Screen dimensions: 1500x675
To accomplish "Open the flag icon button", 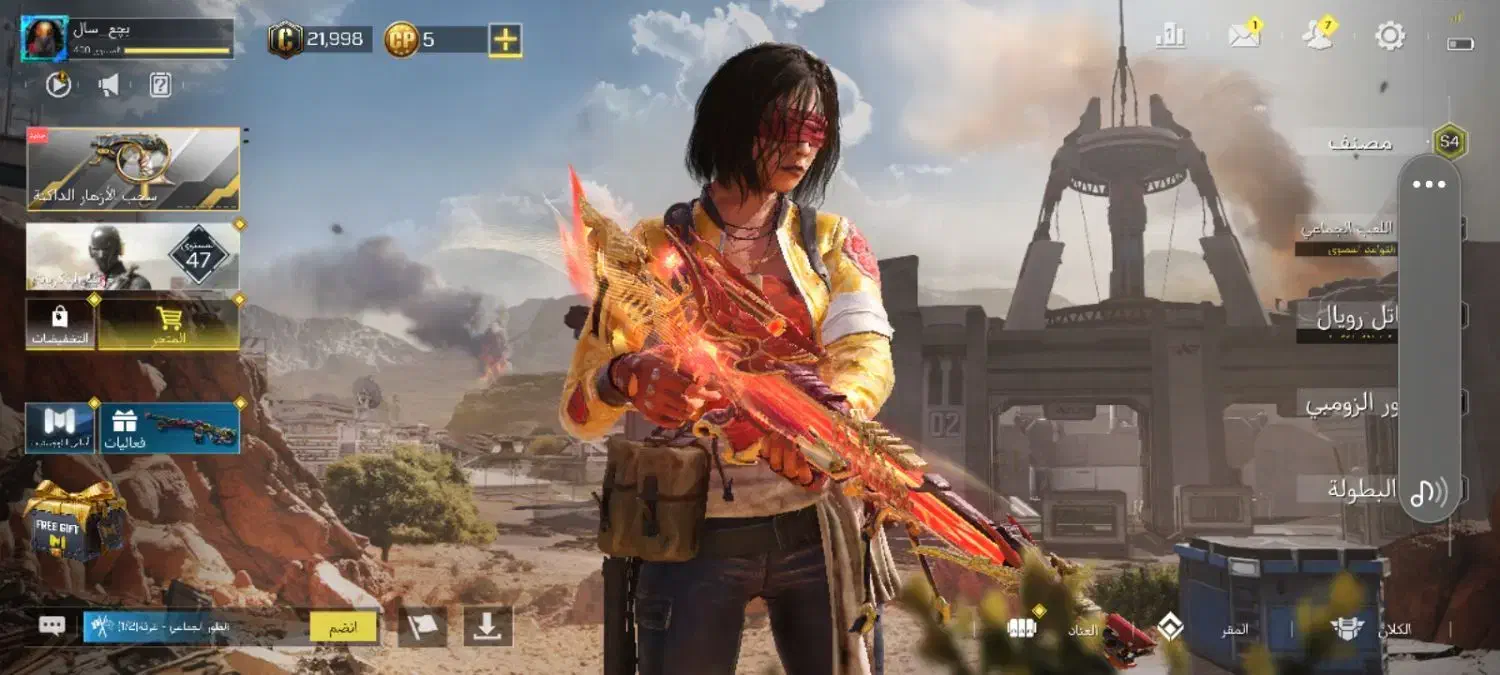I will click(423, 627).
